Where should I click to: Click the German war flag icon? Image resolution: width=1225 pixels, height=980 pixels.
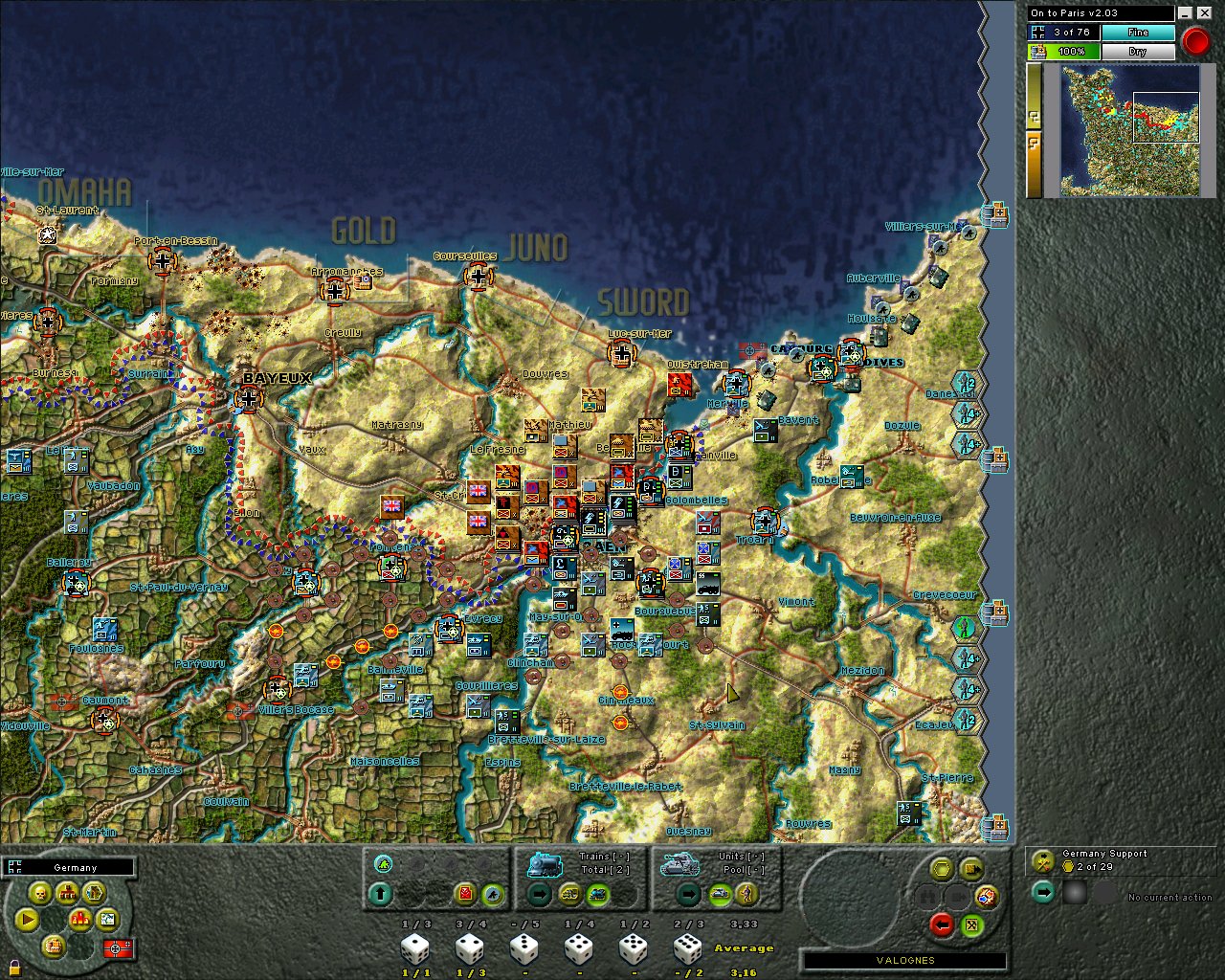tap(121, 948)
